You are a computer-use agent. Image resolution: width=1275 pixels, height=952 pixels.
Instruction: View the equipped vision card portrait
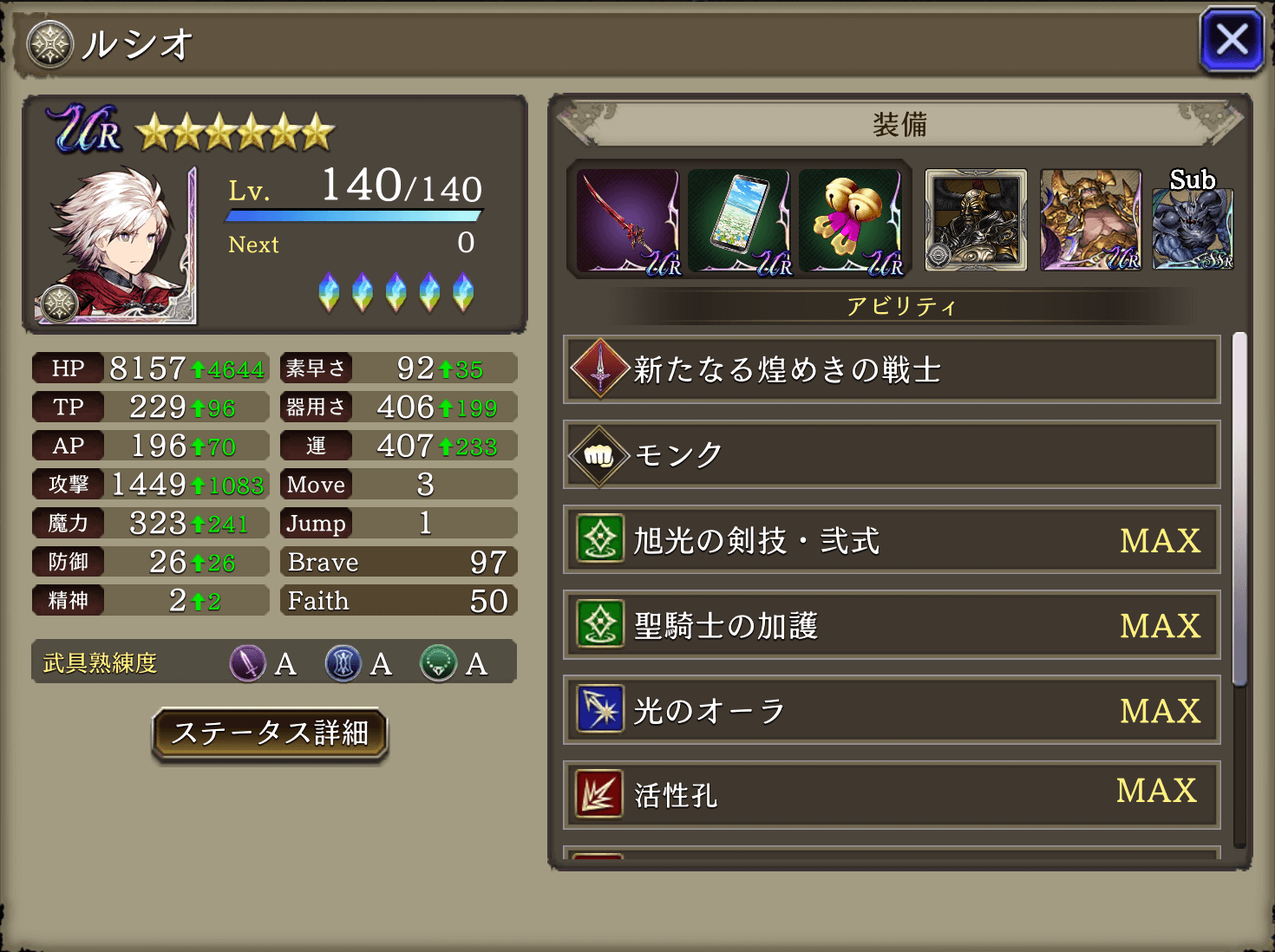click(x=975, y=221)
